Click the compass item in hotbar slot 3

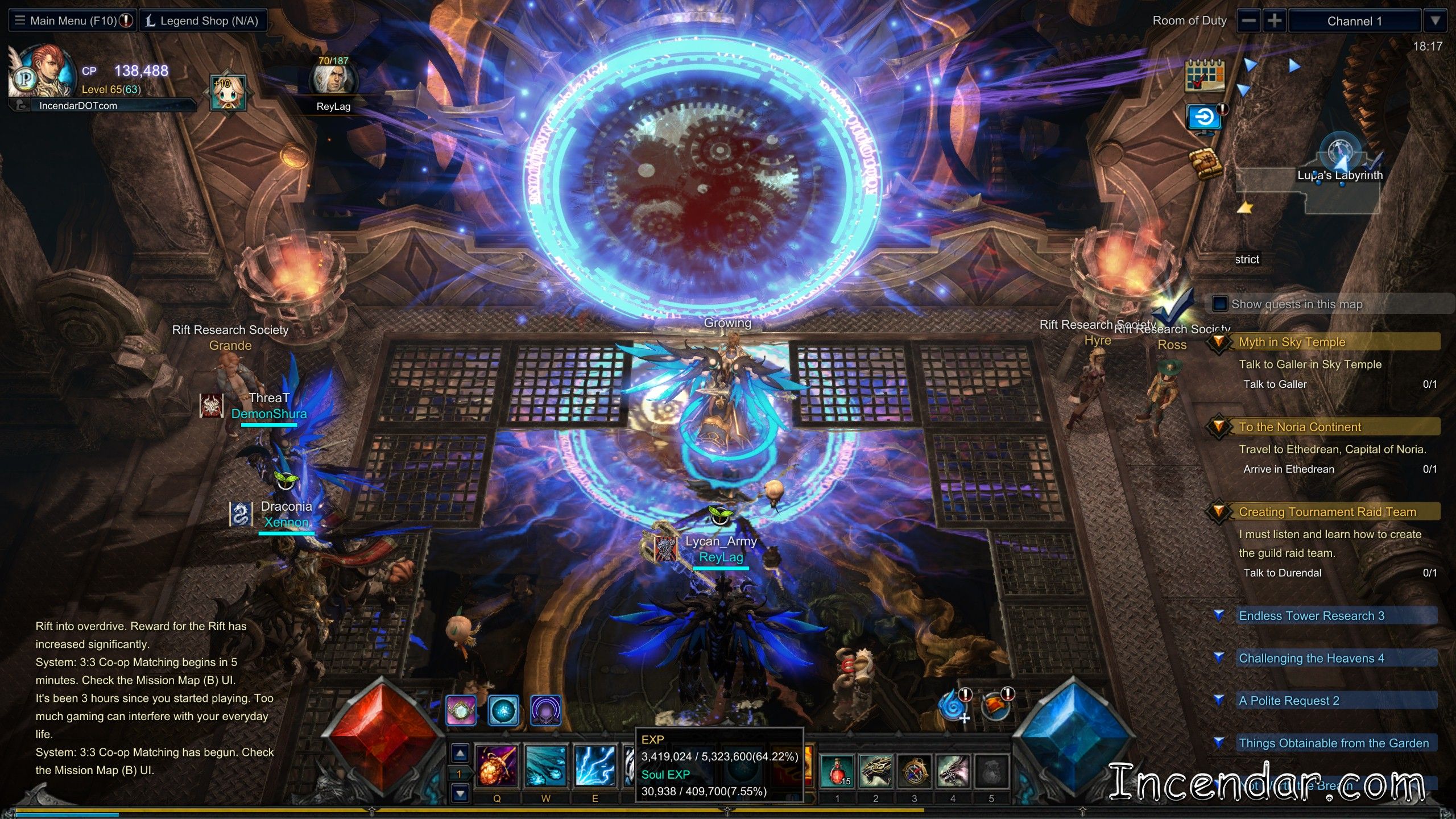pyautogui.click(x=914, y=771)
